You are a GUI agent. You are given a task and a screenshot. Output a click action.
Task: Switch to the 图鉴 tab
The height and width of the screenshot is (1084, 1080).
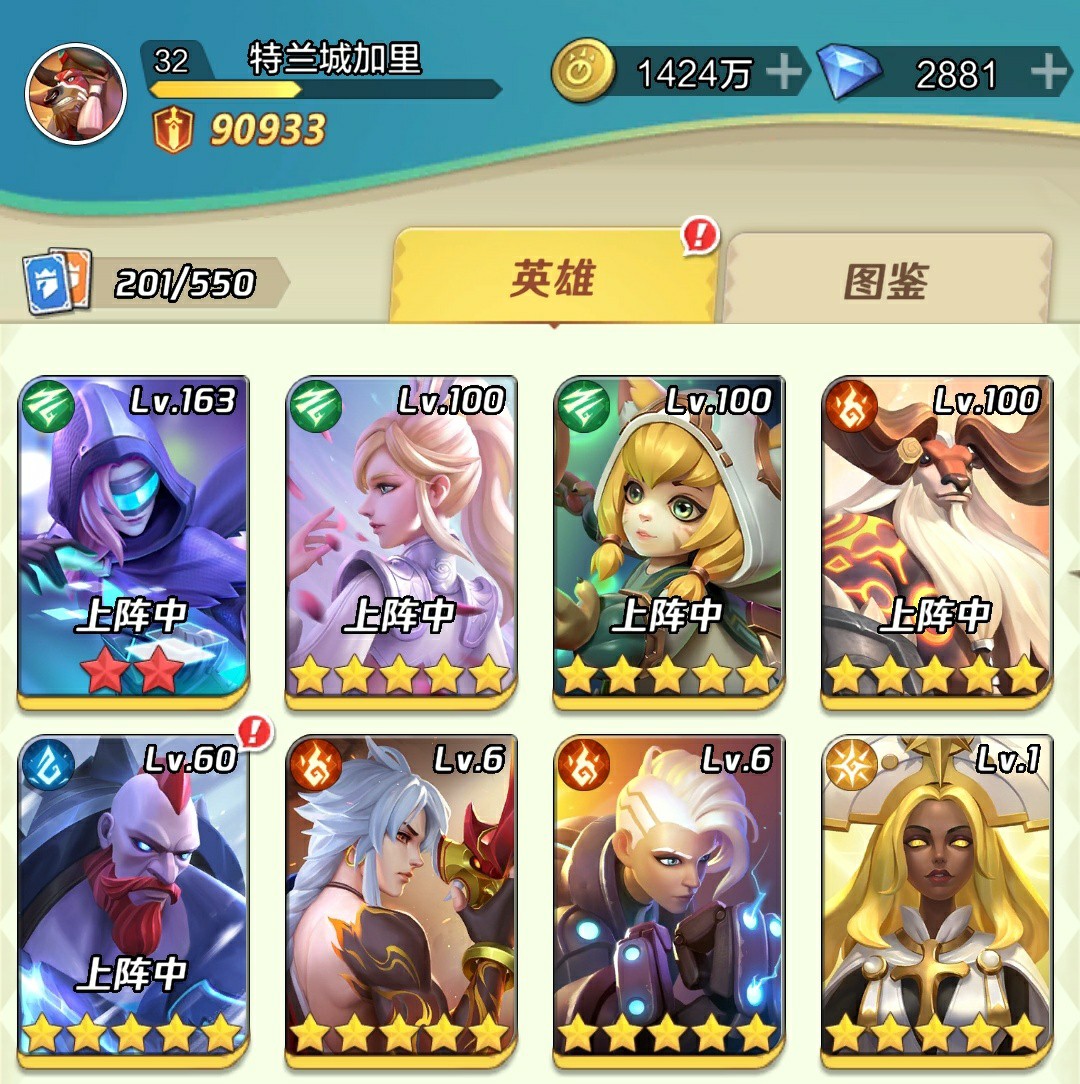pos(887,281)
